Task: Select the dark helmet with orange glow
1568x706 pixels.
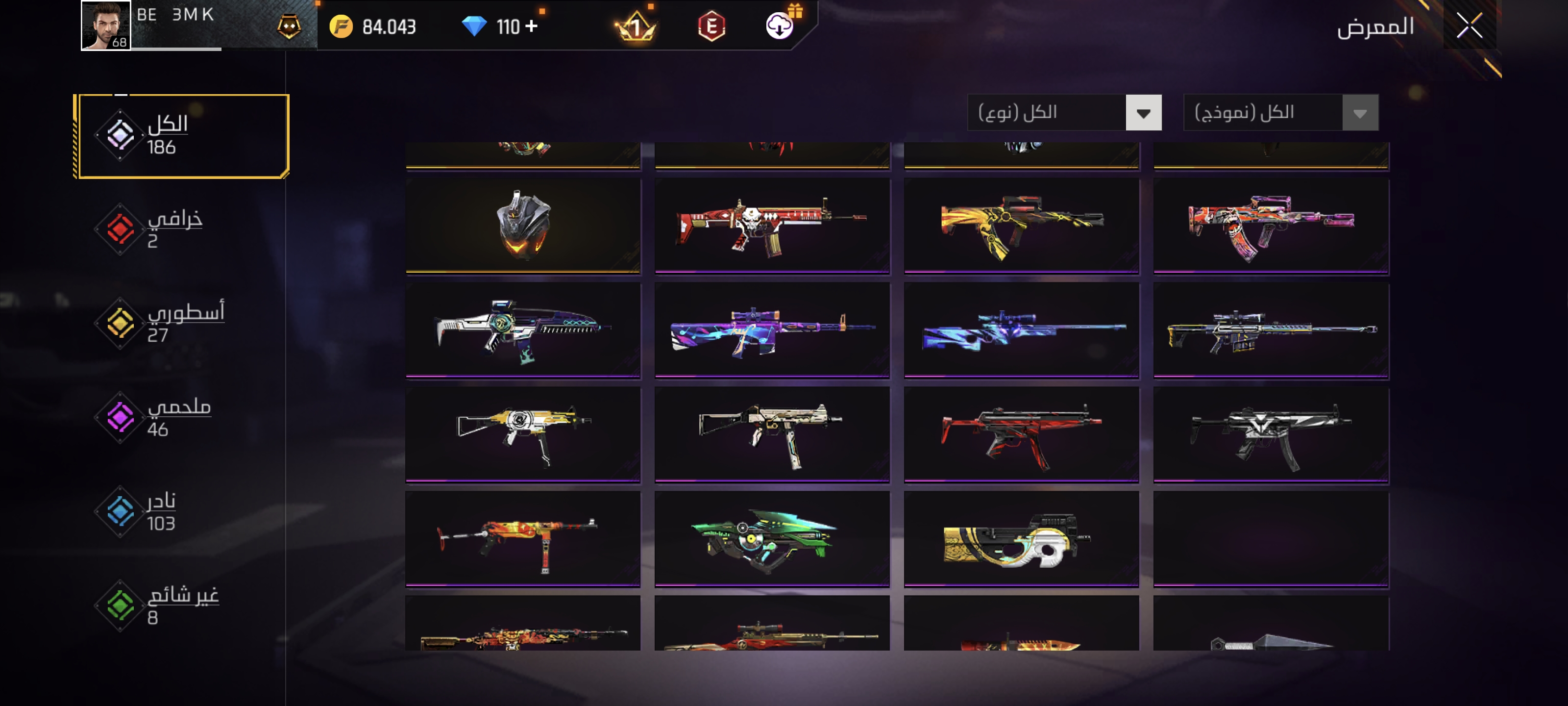Action: click(523, 226)
